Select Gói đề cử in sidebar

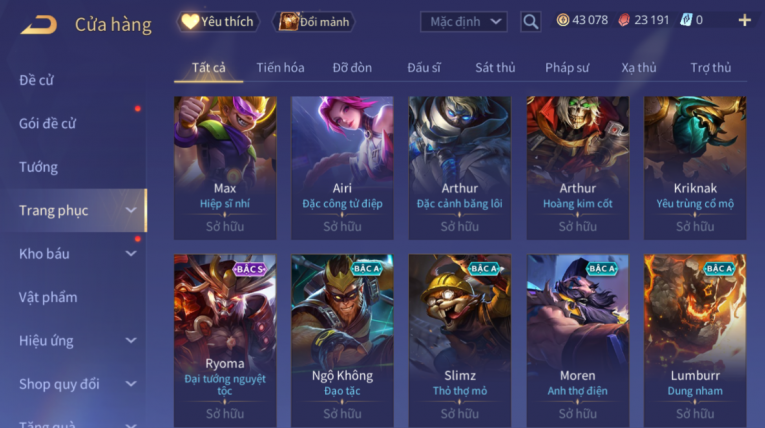pos(48,124)
